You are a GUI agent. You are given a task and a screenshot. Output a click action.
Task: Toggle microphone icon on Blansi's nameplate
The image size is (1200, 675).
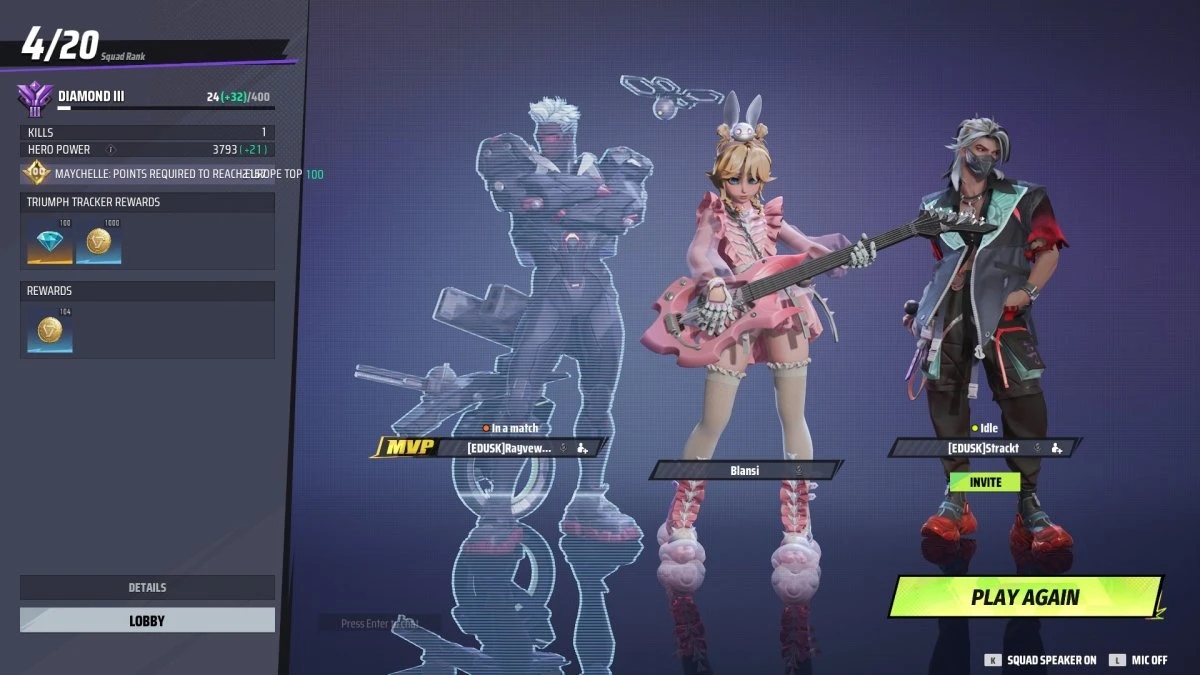(x=798, y=469)
